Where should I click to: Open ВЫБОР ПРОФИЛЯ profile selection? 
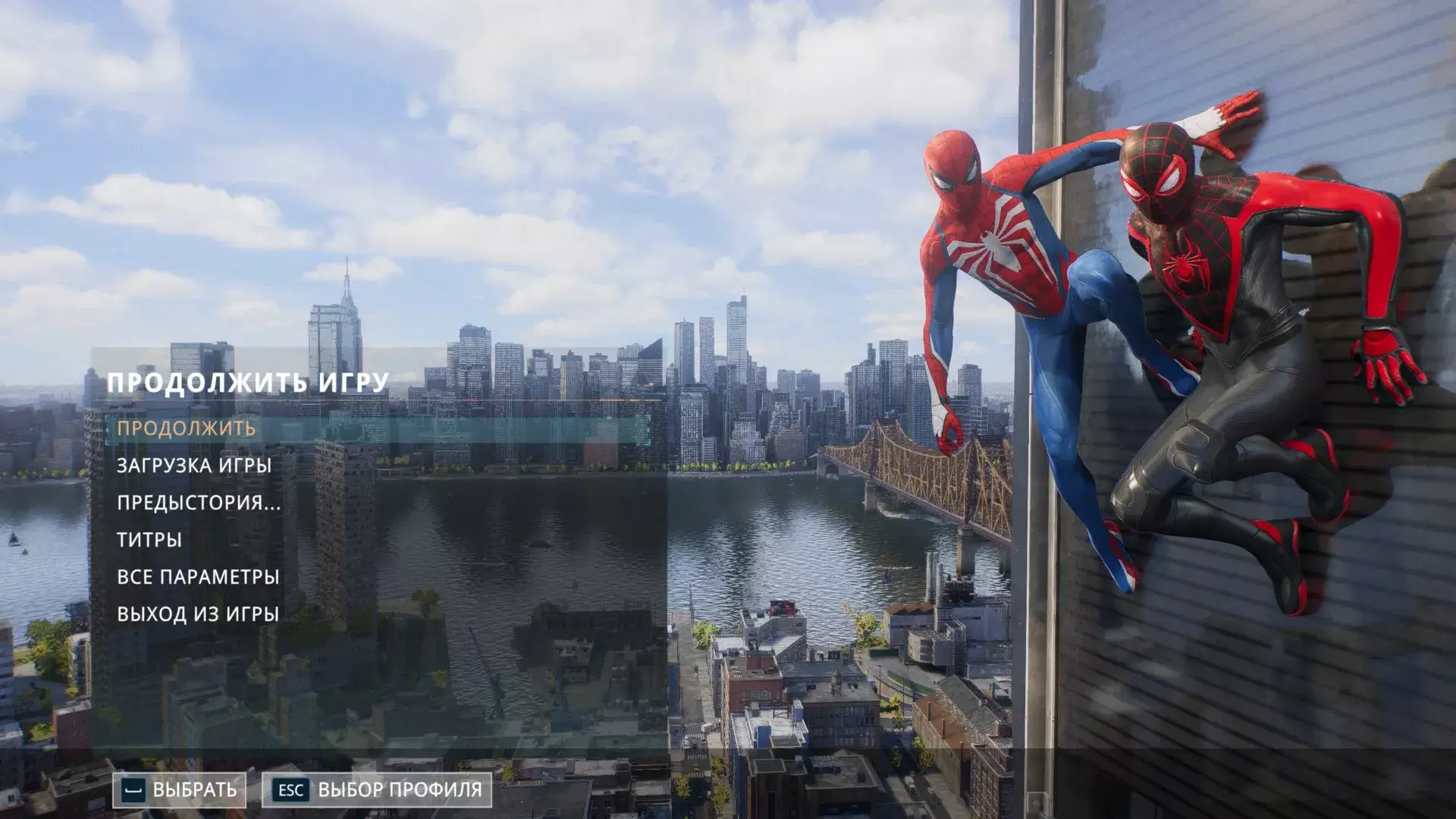point(378,790)
